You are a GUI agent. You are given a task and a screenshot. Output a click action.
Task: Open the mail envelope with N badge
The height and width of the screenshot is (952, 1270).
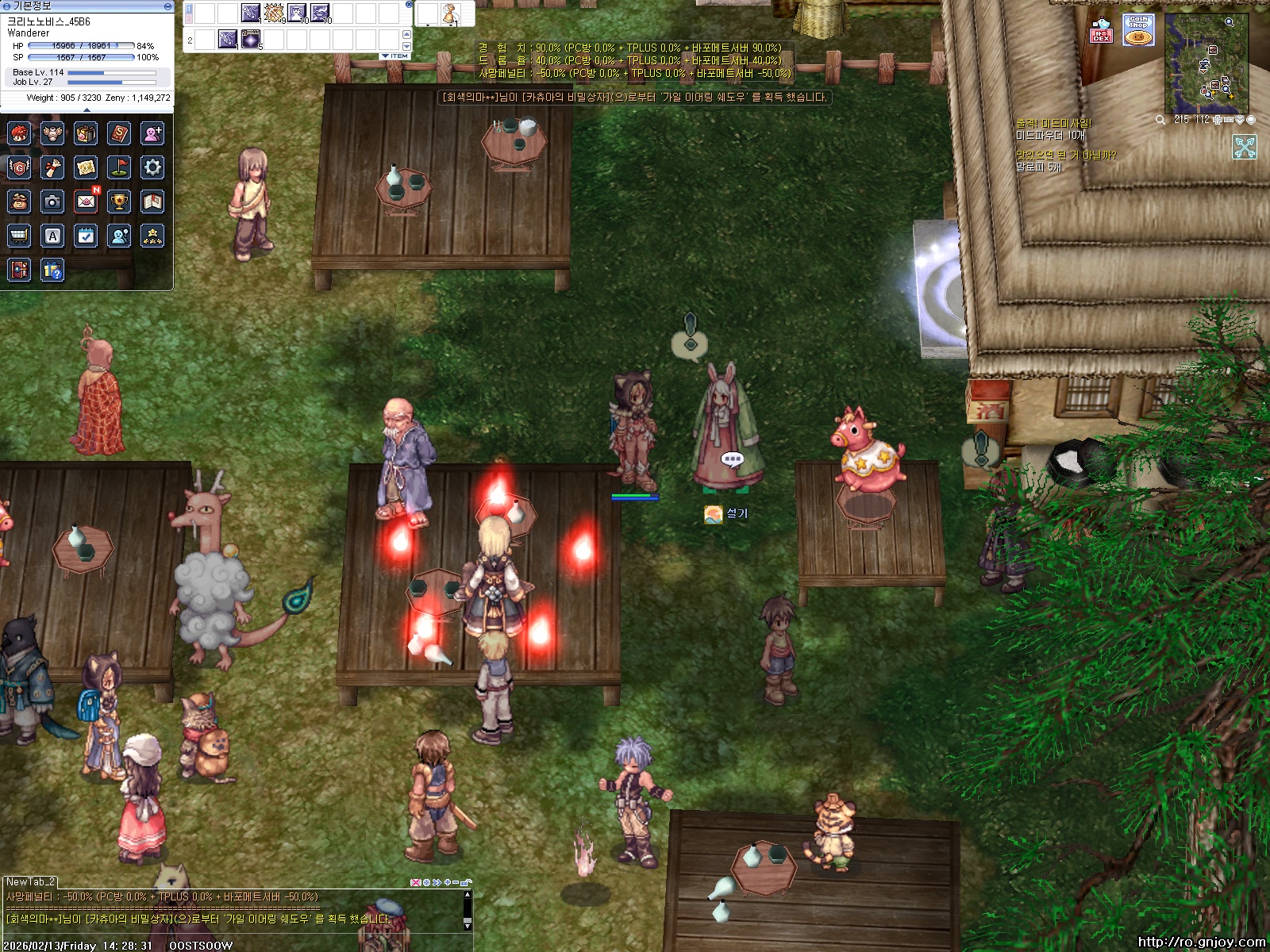pyautogui.click(x=86, y=202)
